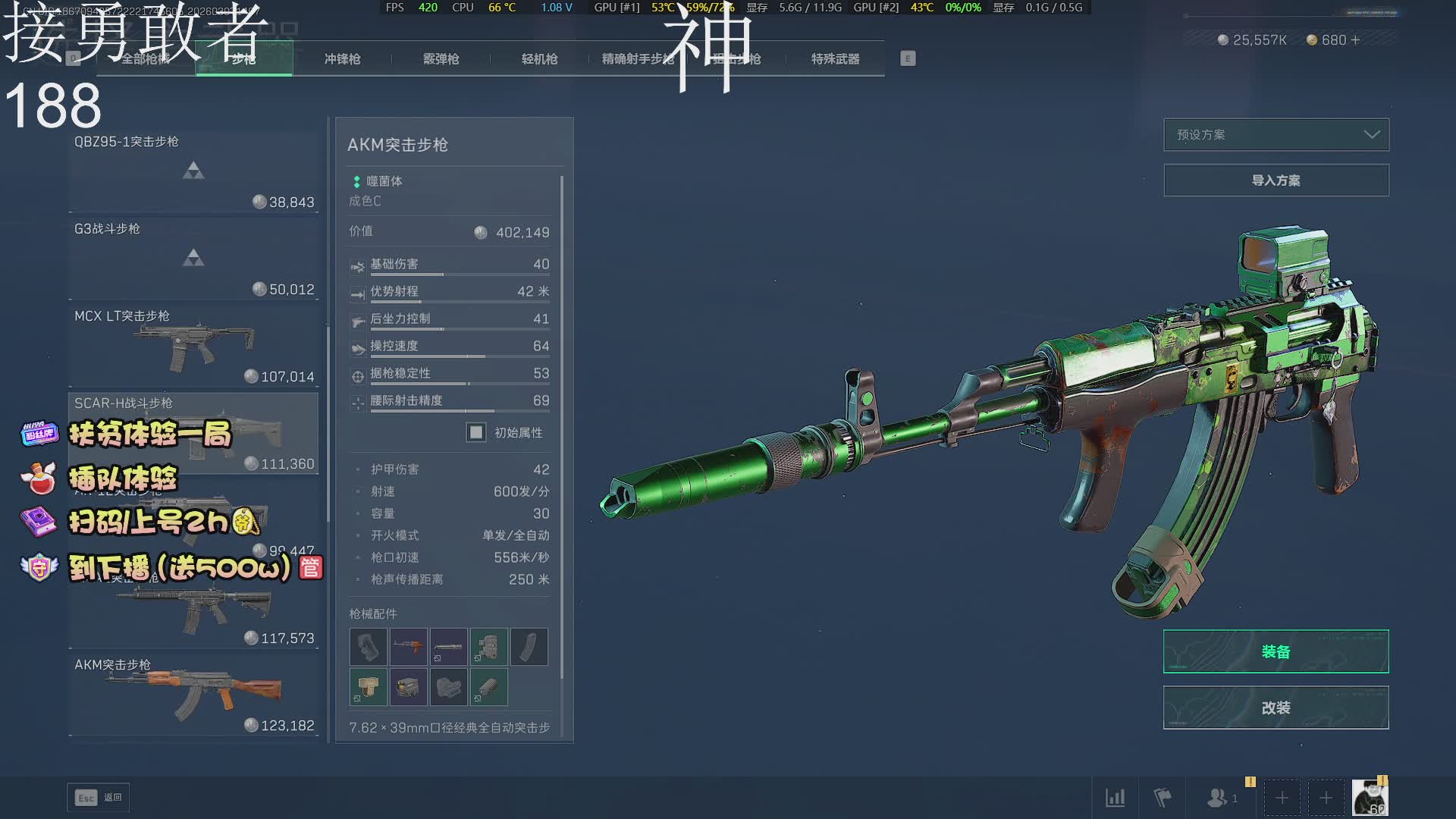This screenshot has width=1456, height=819.
Task: Click the flags icon in bottom bar
Action: tap(1162, 798)
